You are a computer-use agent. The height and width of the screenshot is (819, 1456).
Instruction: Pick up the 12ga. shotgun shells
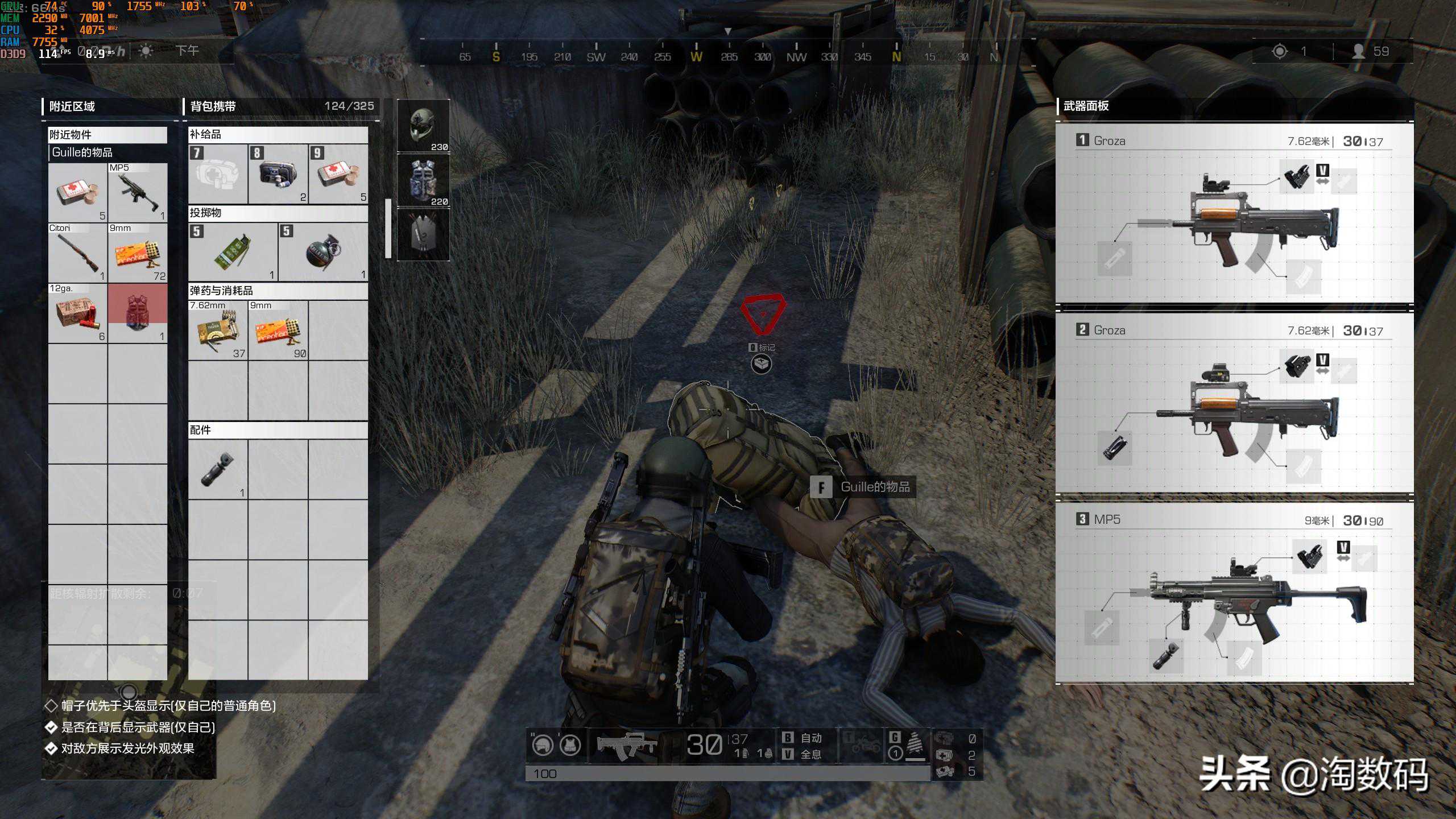[77, 313]
